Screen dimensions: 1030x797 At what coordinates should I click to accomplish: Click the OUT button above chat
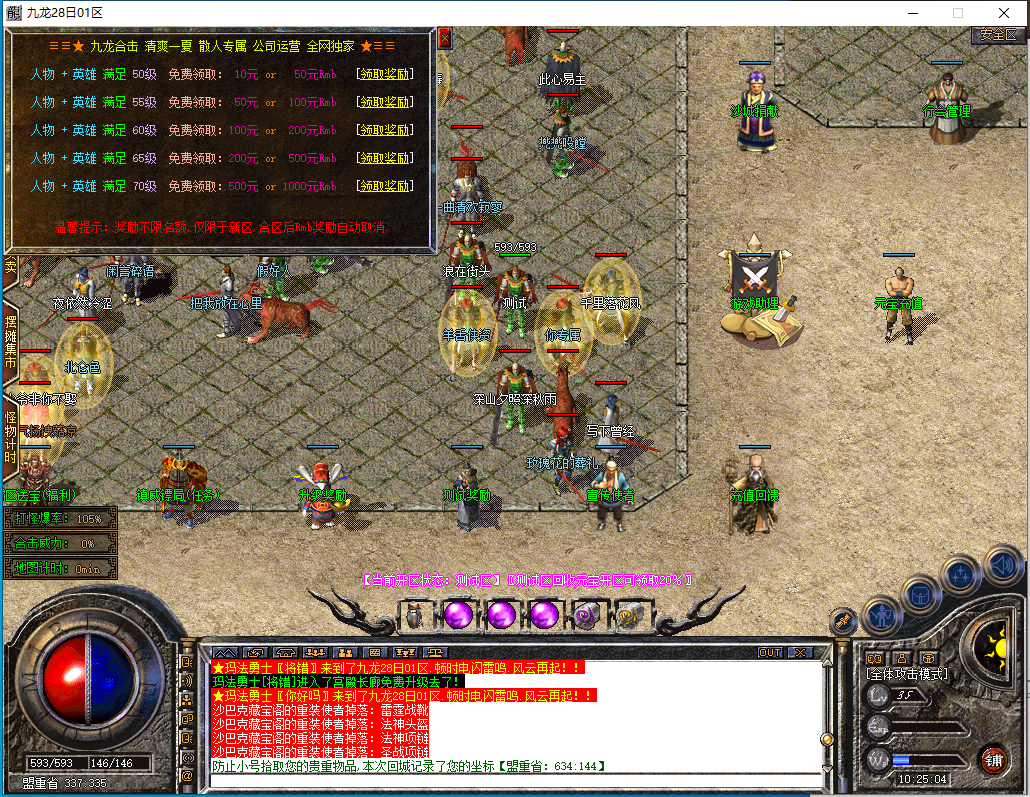click(769, 653)
